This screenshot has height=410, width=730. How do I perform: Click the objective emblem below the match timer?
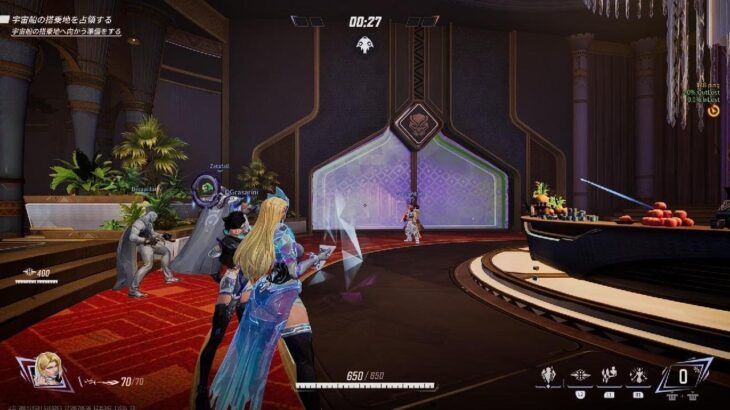[364, 43]
